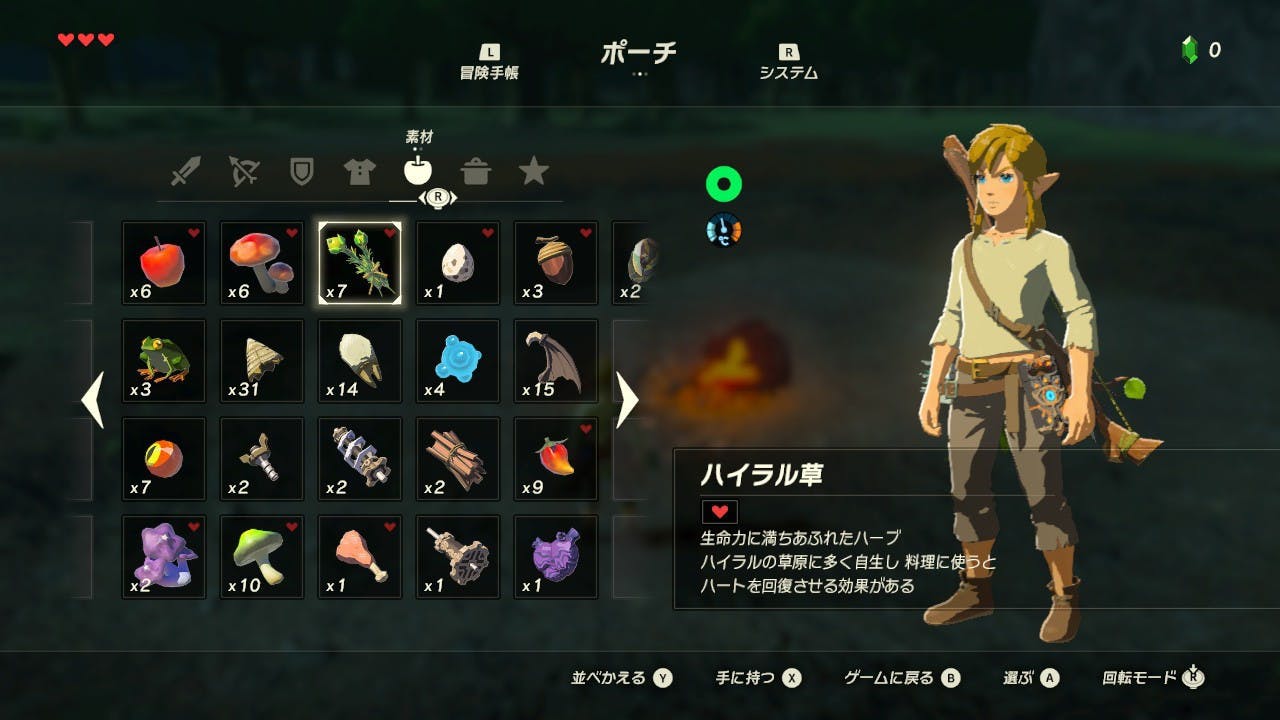Screen dimensions: 1280x720
Task: Open the bow and arrow tab
Action: [x=243, y=172]
